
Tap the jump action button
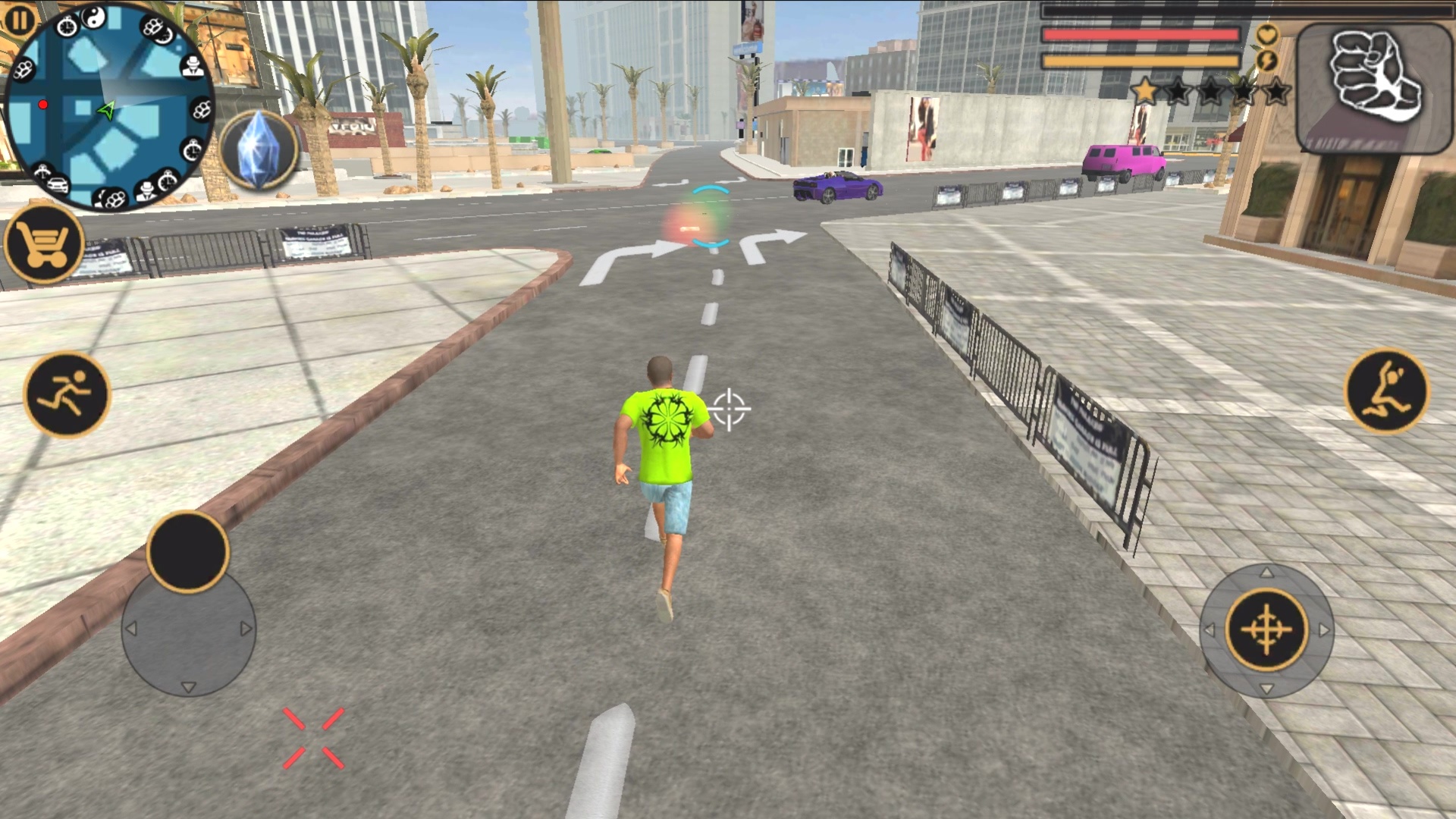point(1386,392)
